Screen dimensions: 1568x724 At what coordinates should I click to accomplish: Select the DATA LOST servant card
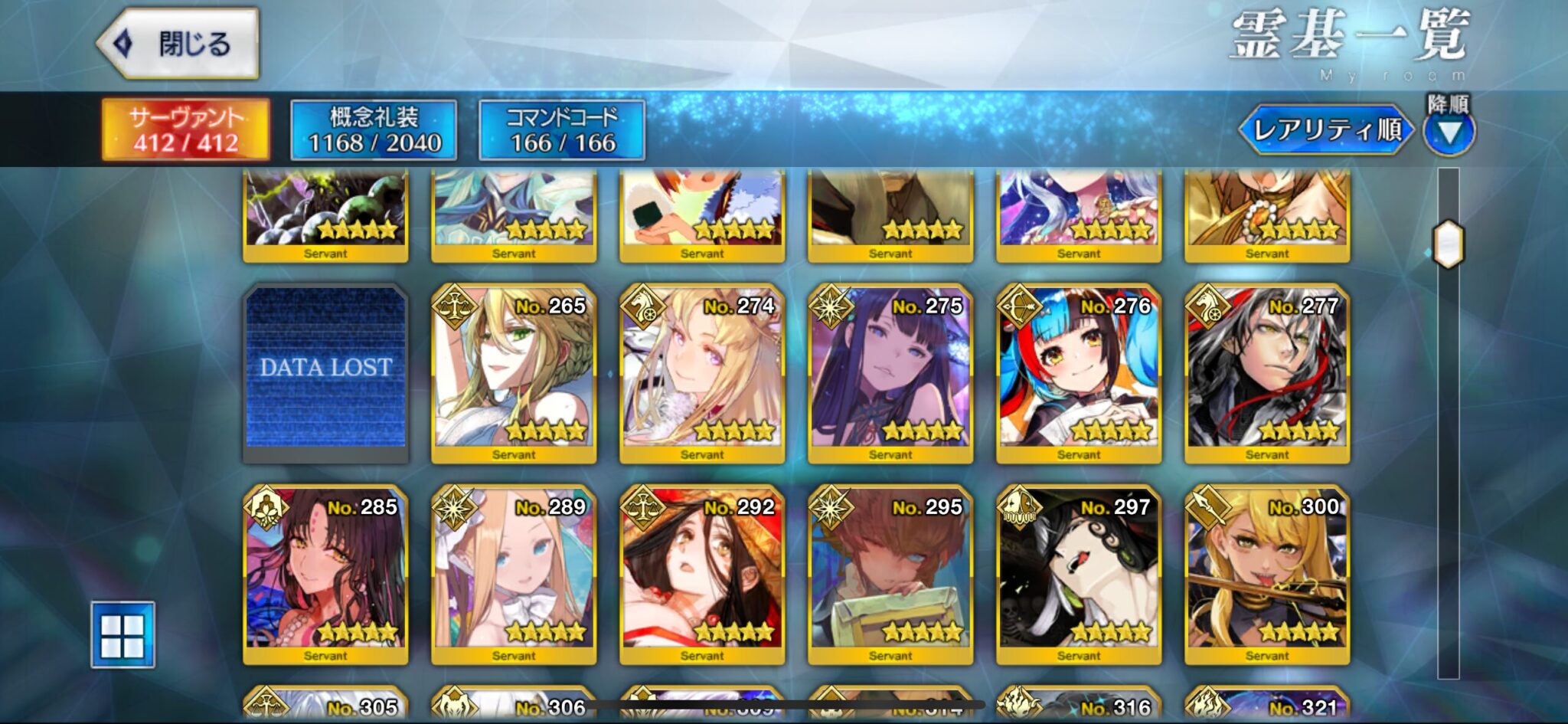pyautogui.click(x=325, y=373)
